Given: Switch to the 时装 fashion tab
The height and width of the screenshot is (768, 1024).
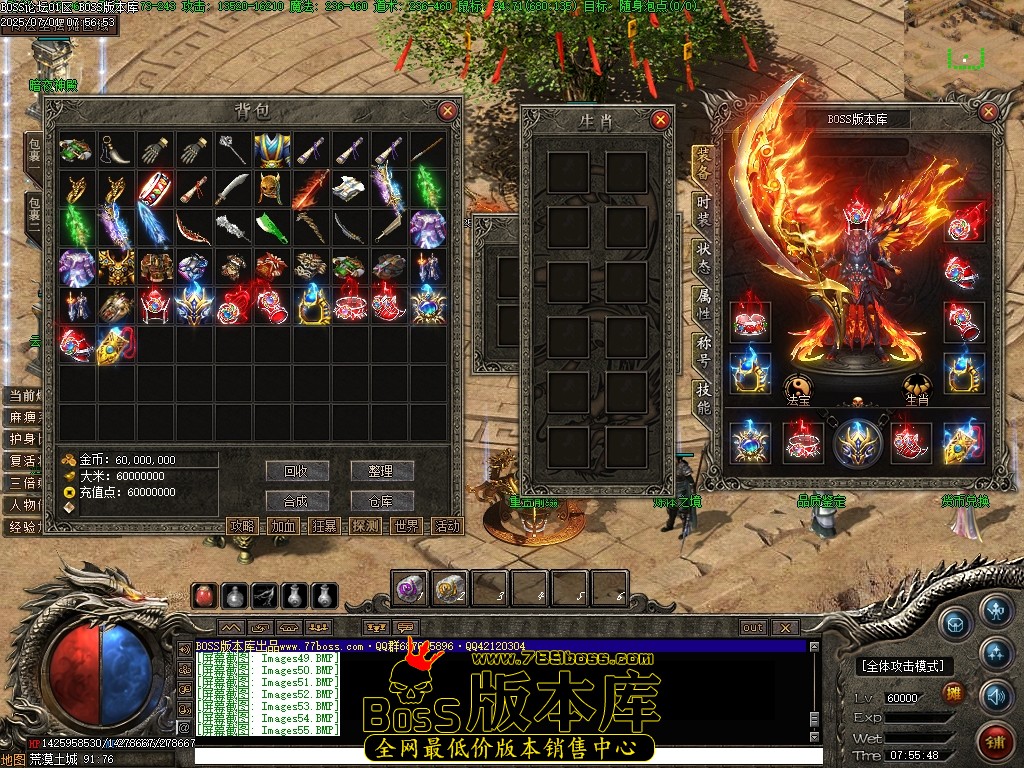Looking at the screenshot, I should coord(705,208).
